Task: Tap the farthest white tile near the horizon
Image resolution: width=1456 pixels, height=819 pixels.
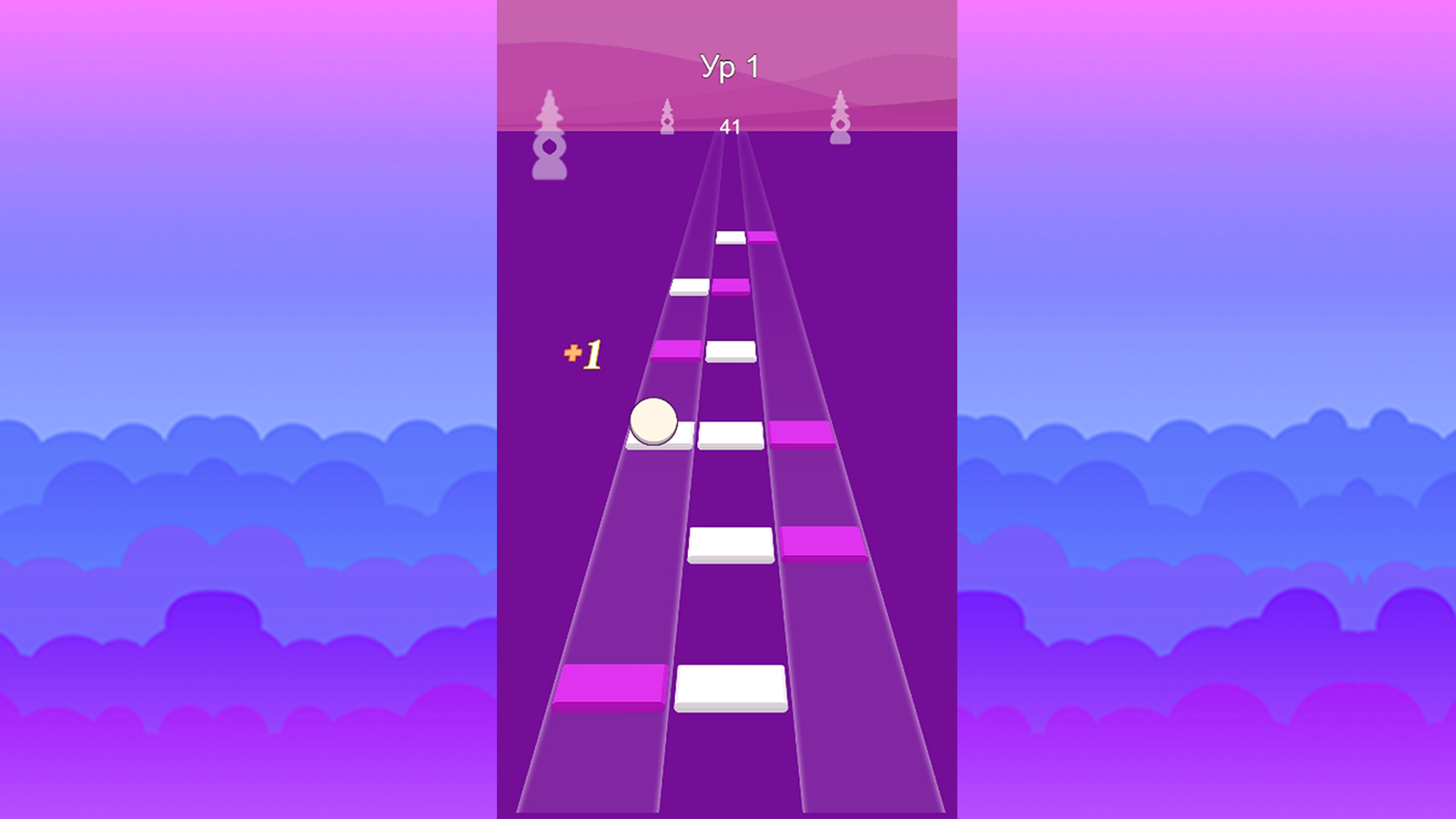Action: point(733,238)
